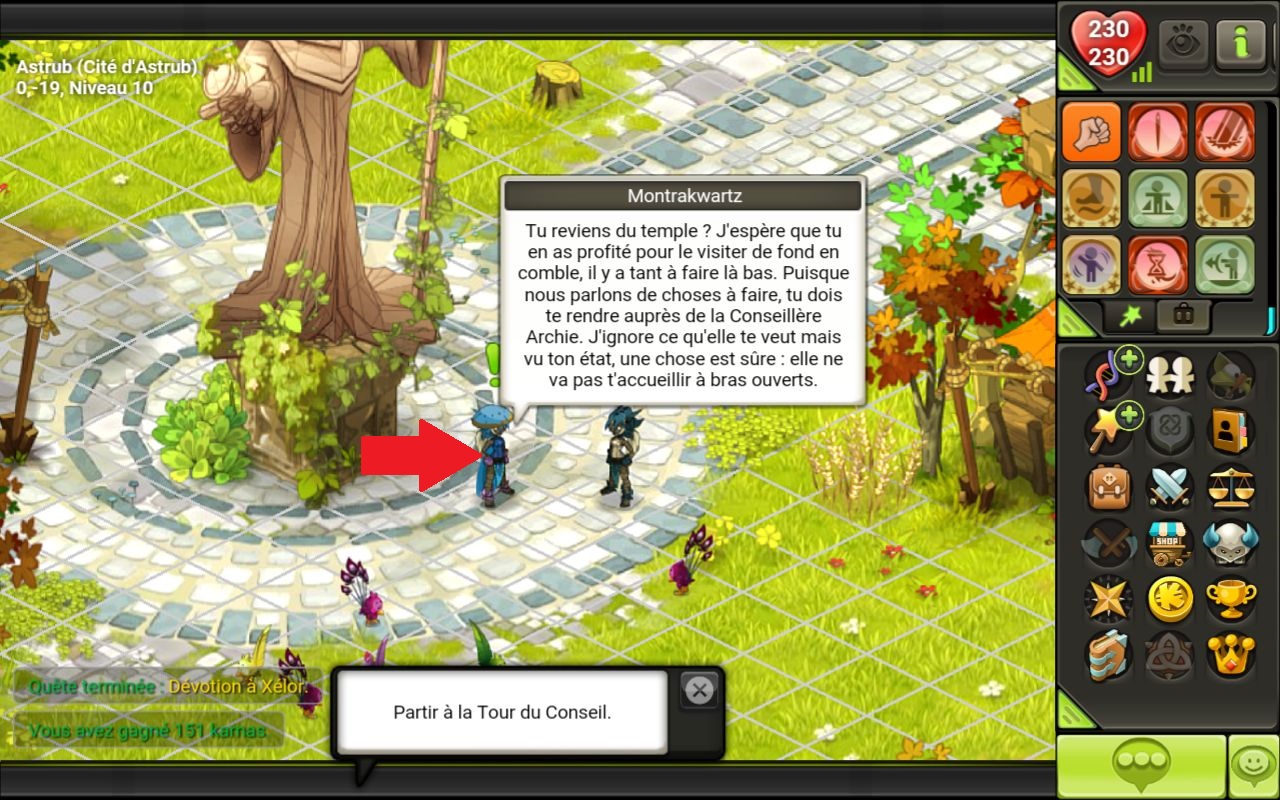Open the backpack inventory
1280x800 pixels.
[x=1108, y=487]
